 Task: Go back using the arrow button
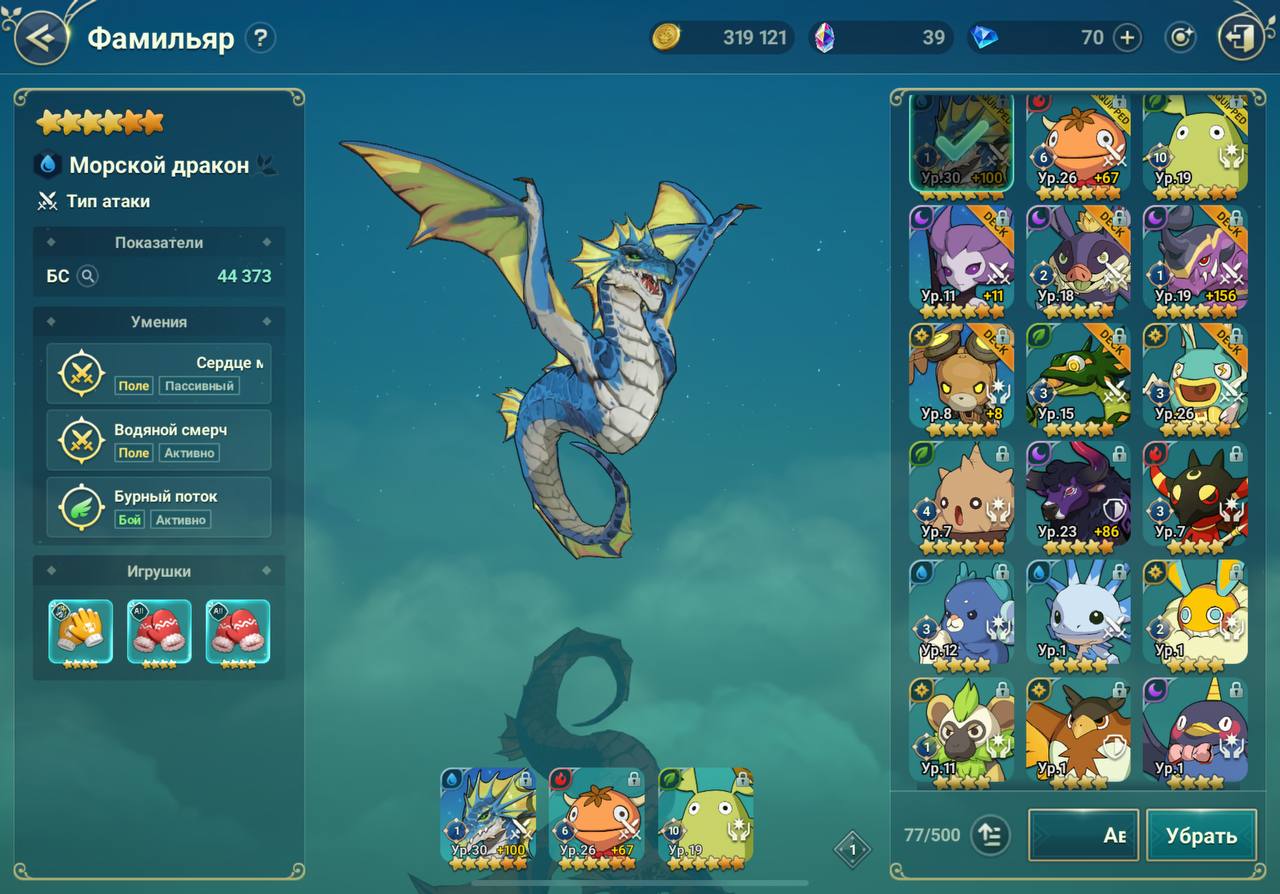coord(41,39)
